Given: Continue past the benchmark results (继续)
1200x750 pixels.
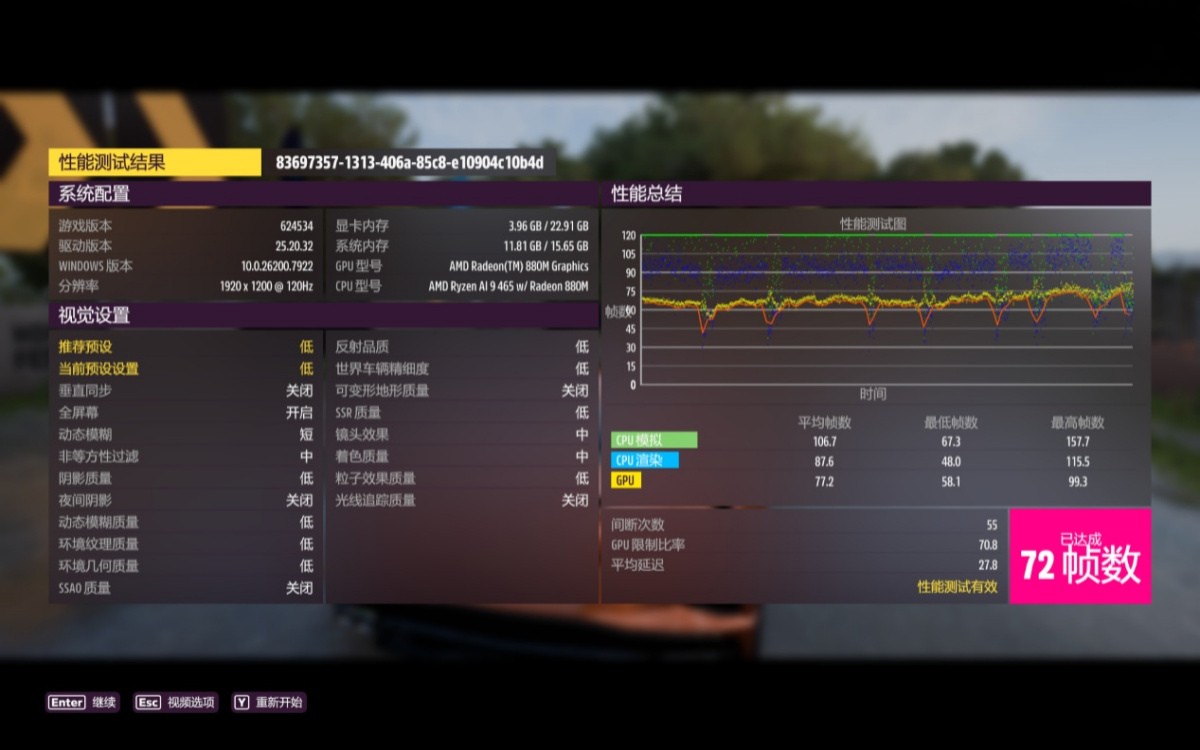Looking at the screenshot, I should pos(82,702).
